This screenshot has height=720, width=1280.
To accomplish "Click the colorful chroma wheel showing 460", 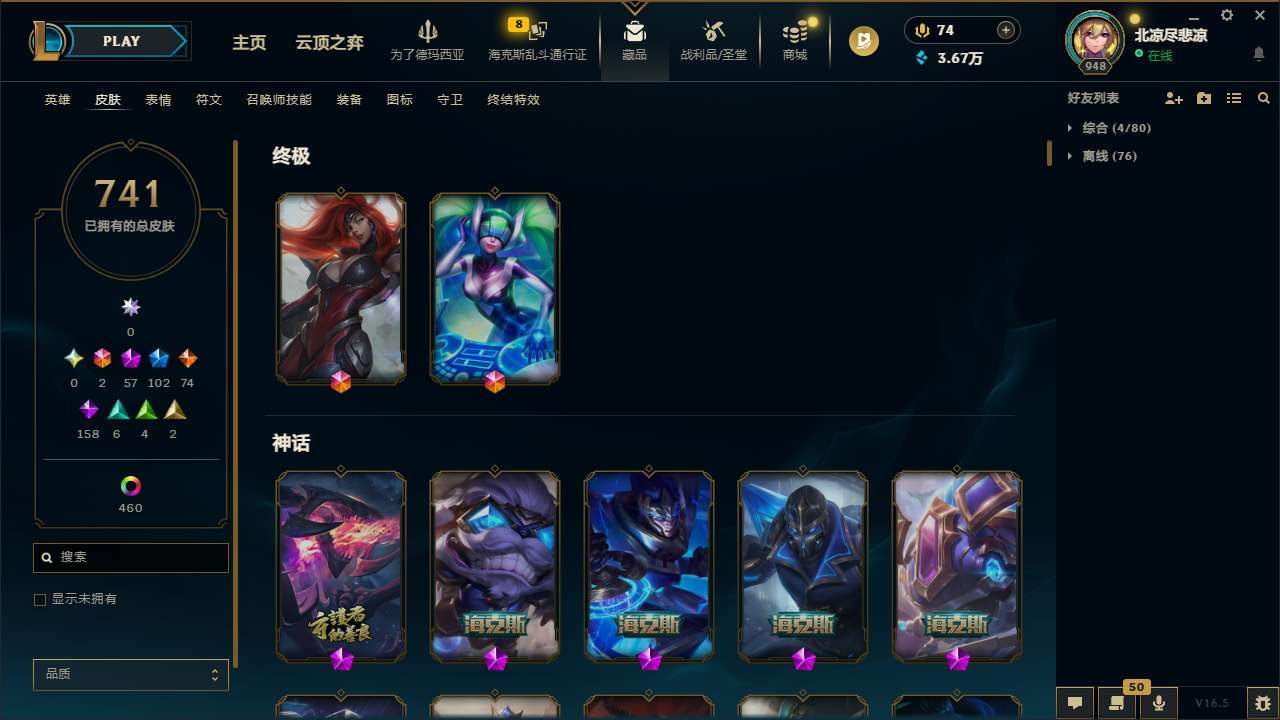I will tap(130, 483).
